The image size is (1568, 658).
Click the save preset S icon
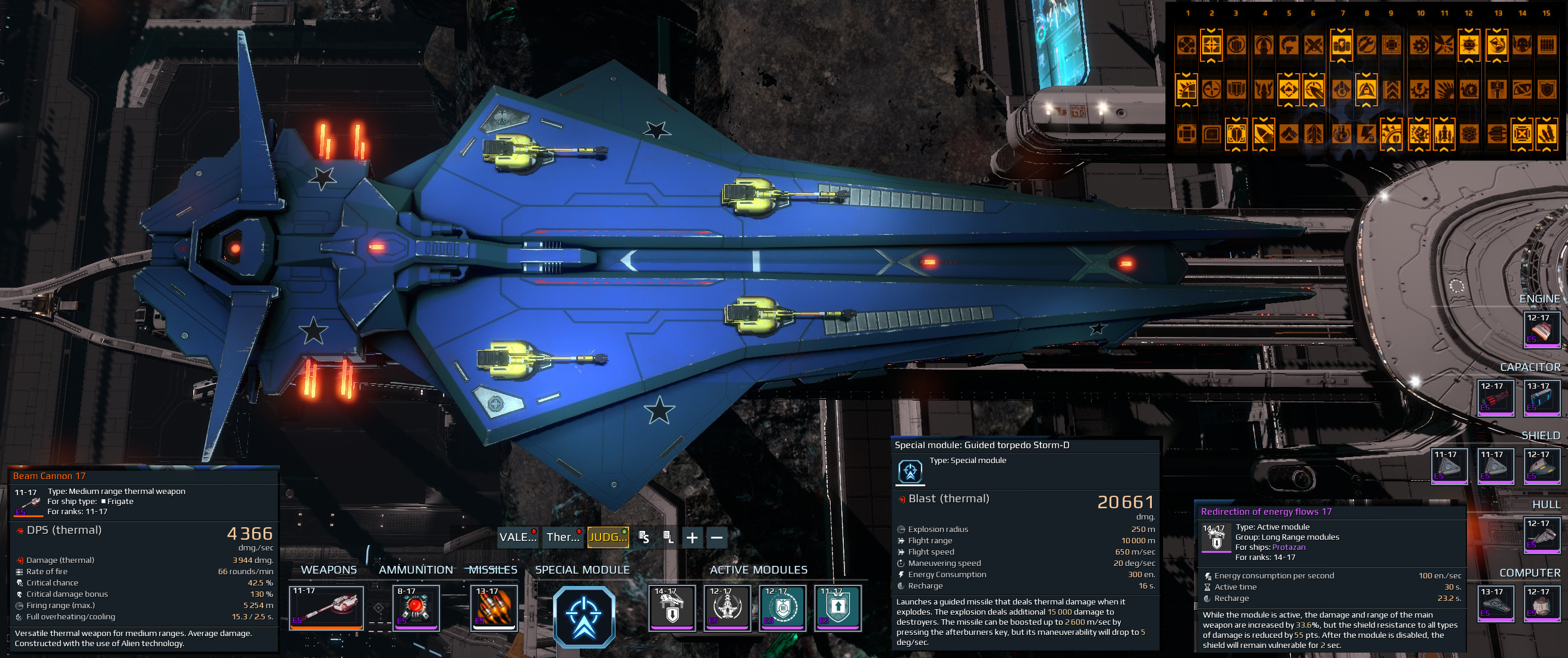(643, 537)
